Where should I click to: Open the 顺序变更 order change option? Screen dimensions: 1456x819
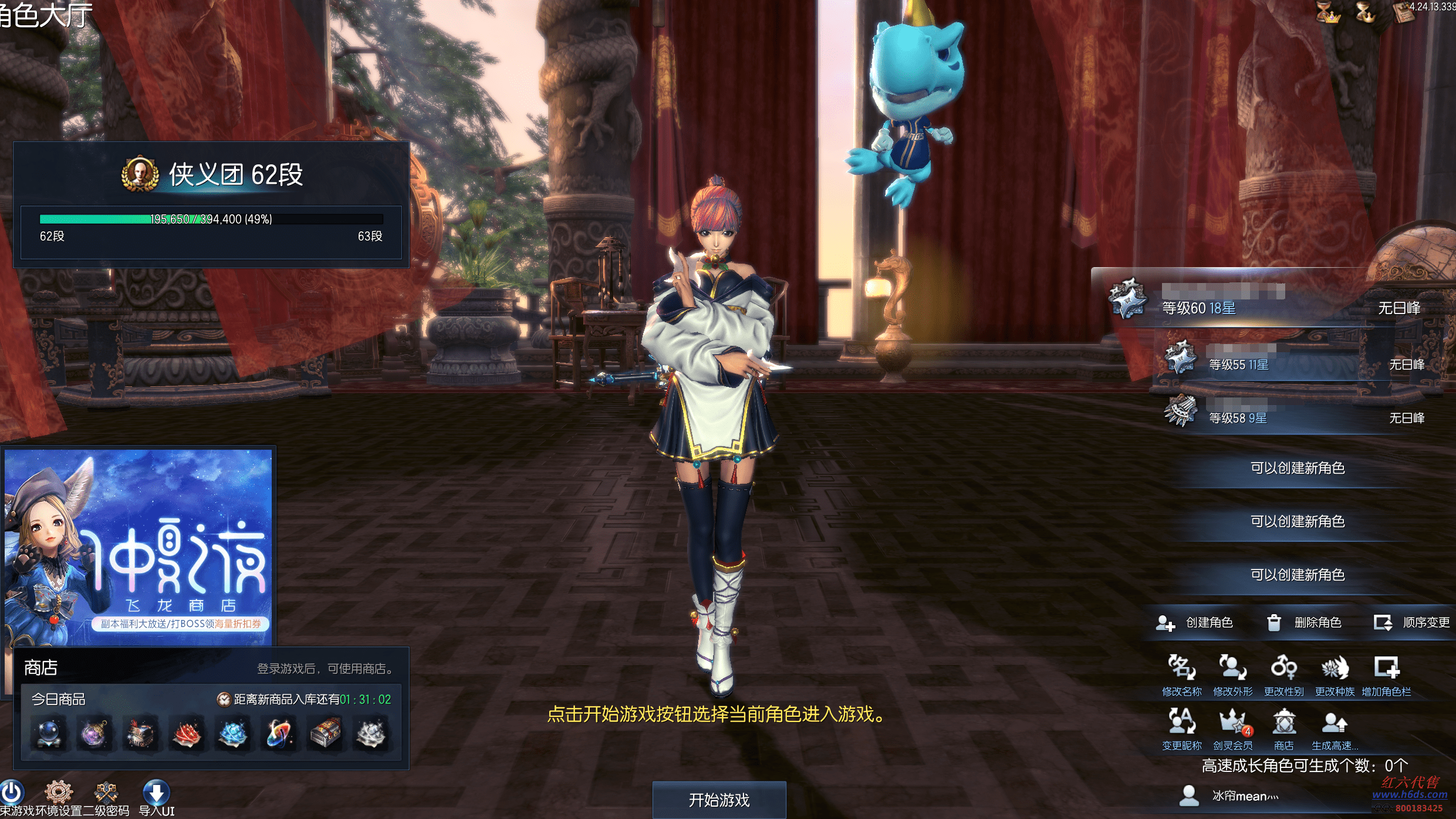point(1411,622)
